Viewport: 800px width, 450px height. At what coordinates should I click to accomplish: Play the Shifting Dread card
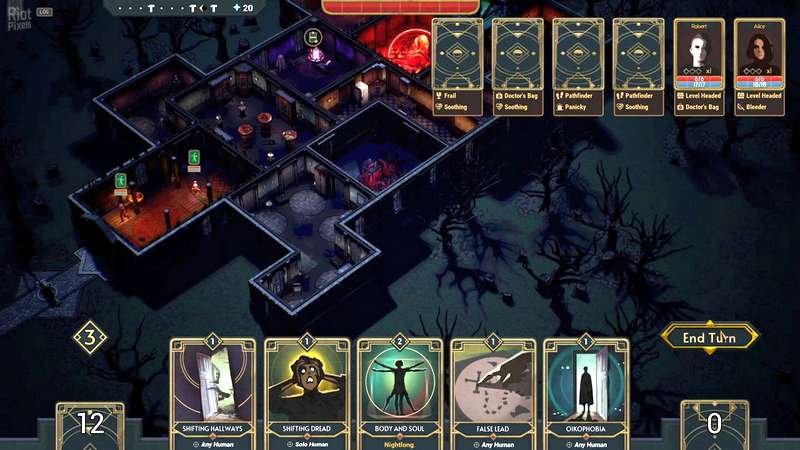[307, 394]
